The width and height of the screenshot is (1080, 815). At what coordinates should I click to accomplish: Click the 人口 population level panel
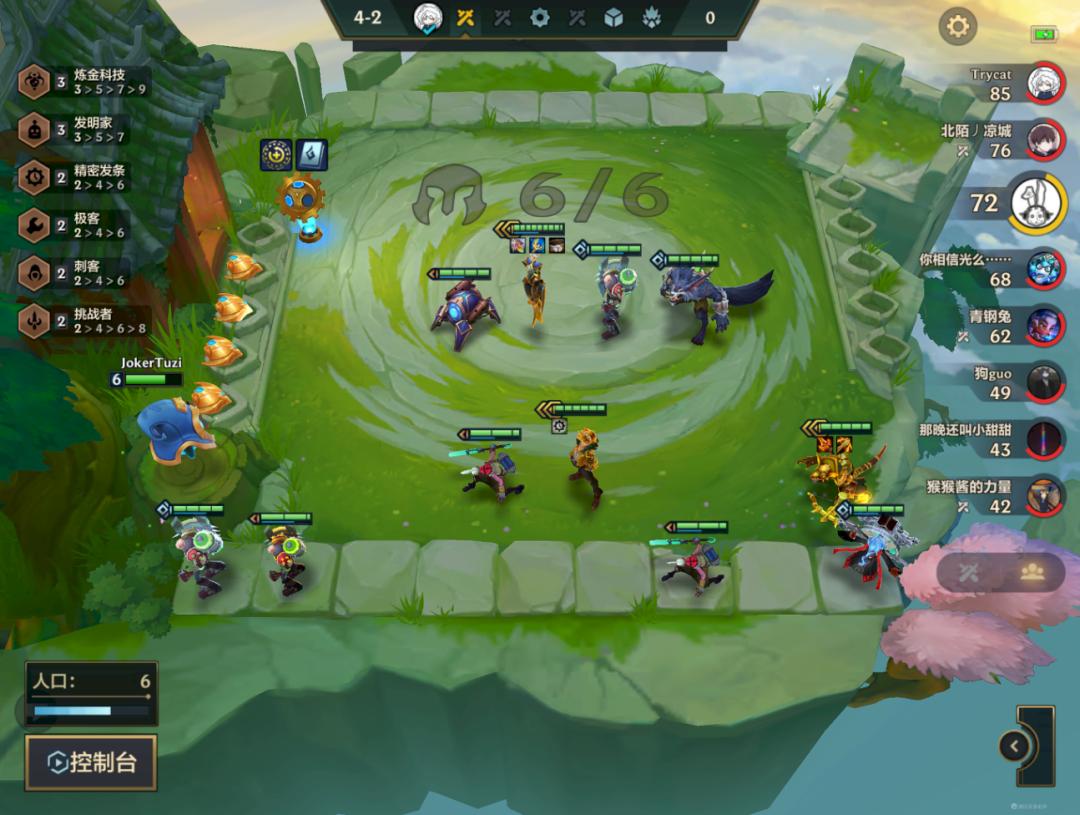click(91, 693)
